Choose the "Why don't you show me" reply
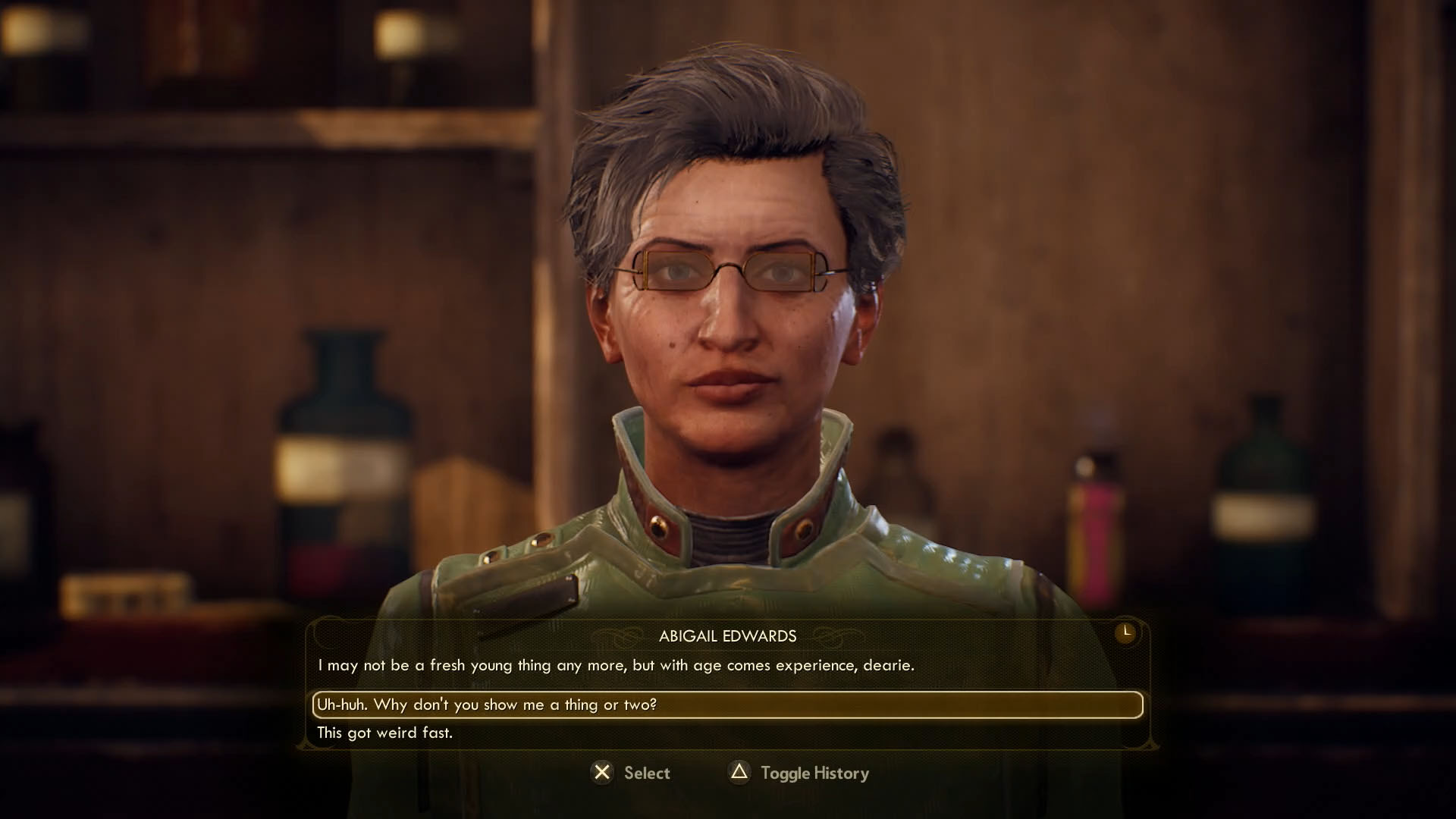Viewport: 1456px width, 819px height. (487, 704)
